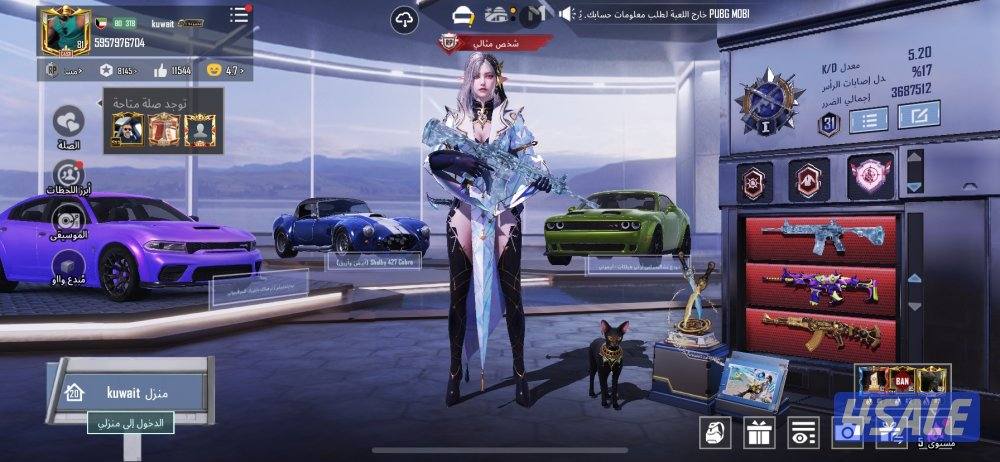Open the star popularity 8145 entry
The height and width of the screenshot is (462, 1000).
(x=119, y=70)
